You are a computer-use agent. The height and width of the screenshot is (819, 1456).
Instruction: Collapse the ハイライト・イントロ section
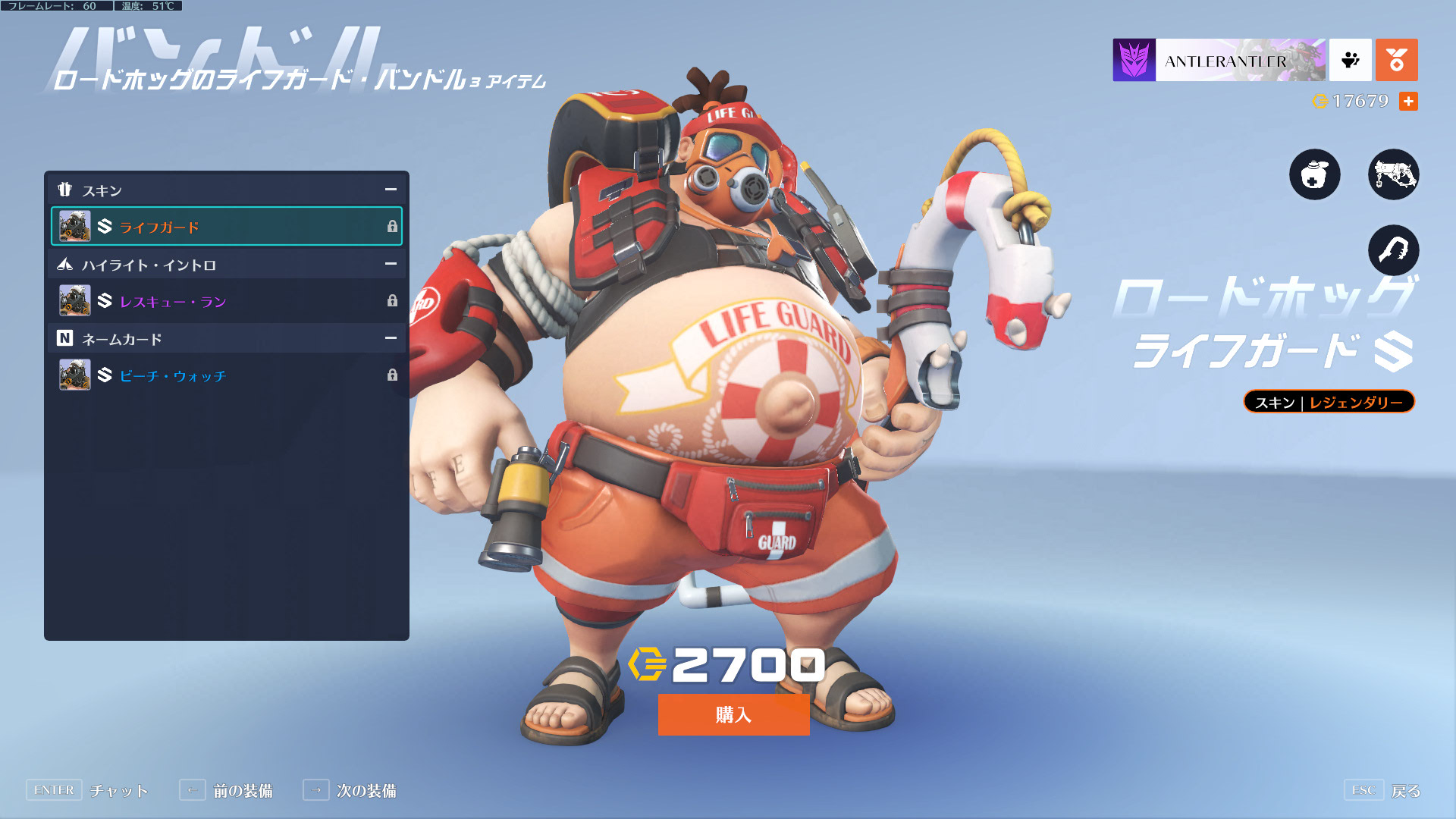coord(391,264)
